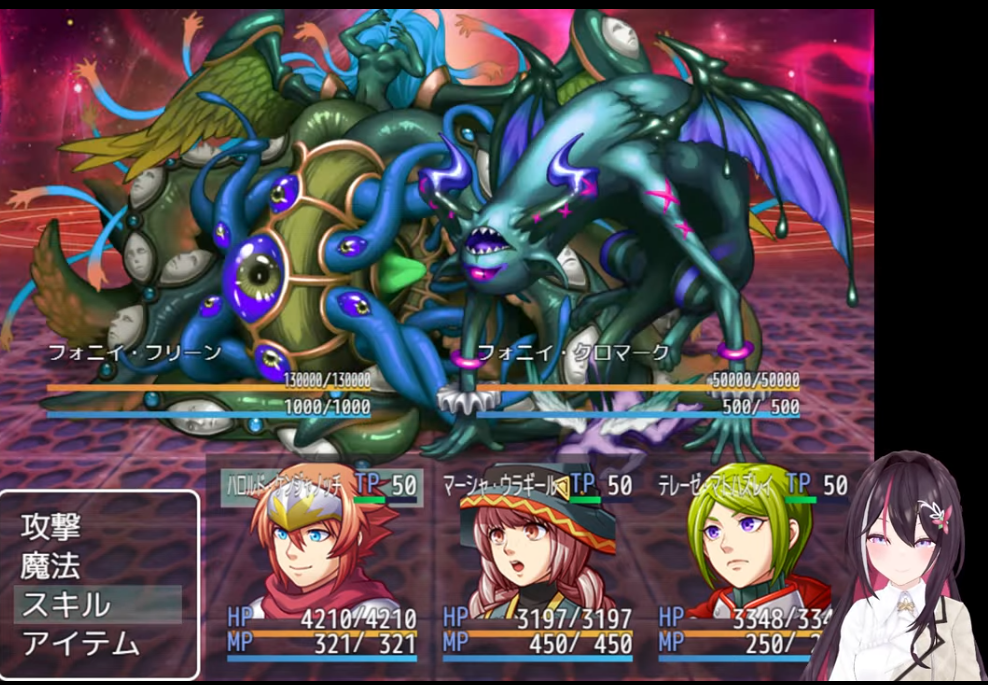Select the 攻撃 (Attack) command
Screen dimensions: 988x685
[52, 526]
